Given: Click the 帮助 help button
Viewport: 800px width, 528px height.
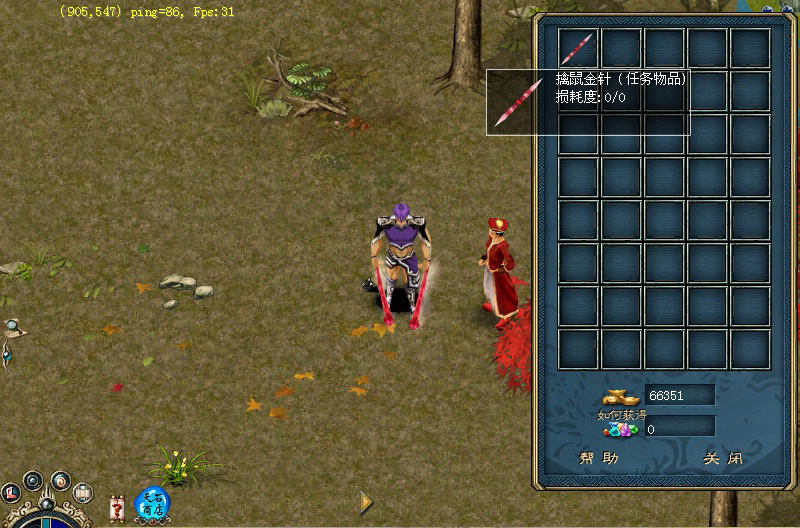Looking at the screenshot, I should (x=599, y=459).
